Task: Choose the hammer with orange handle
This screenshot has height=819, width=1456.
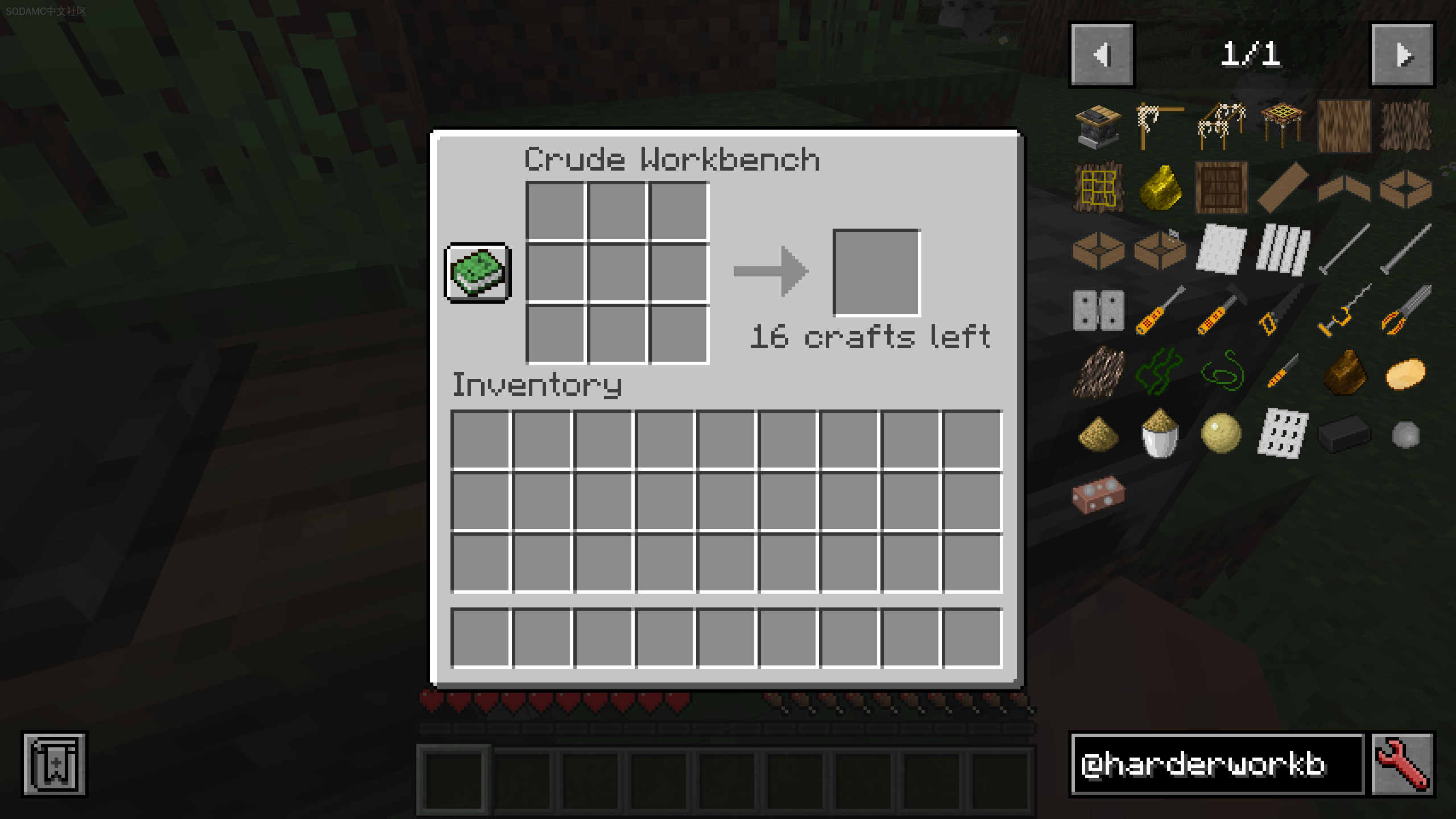Action: [x=1221, y=311]
